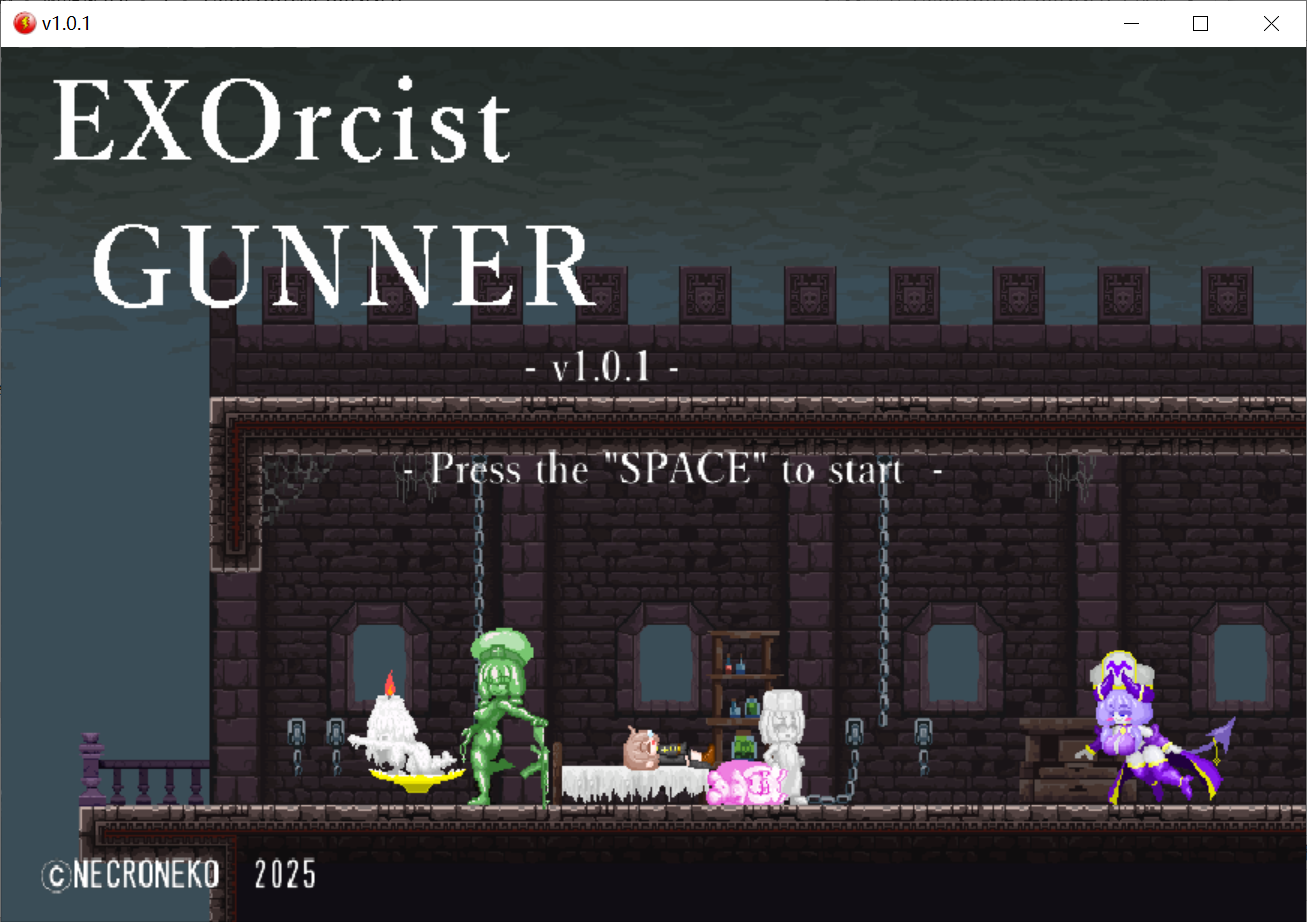Viewport: 1307px width, 922px height.
Task: Click the game application icon in the title bar
Action: 23,22
